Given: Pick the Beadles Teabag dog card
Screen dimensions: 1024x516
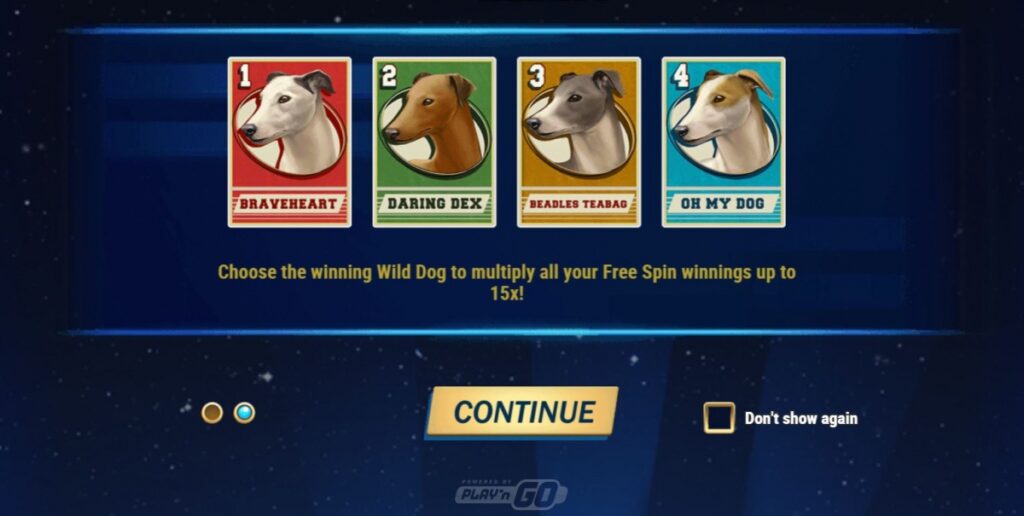Looking at the screenshot, I should (578, 142).
